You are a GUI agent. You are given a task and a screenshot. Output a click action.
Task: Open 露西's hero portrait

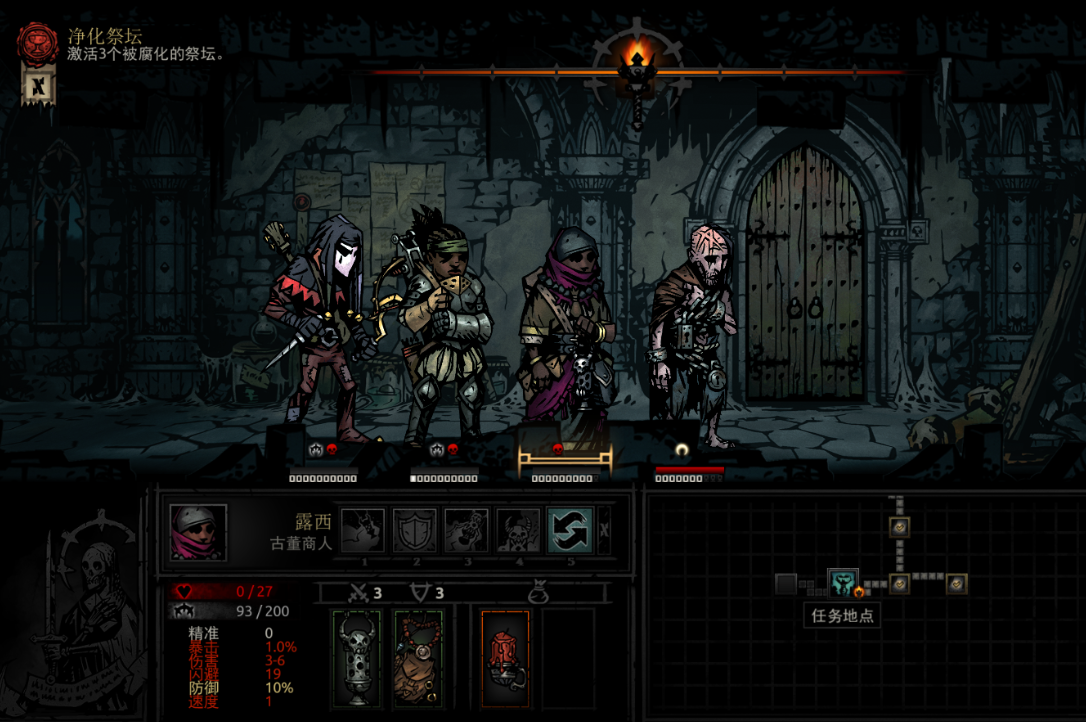(198, 532)
